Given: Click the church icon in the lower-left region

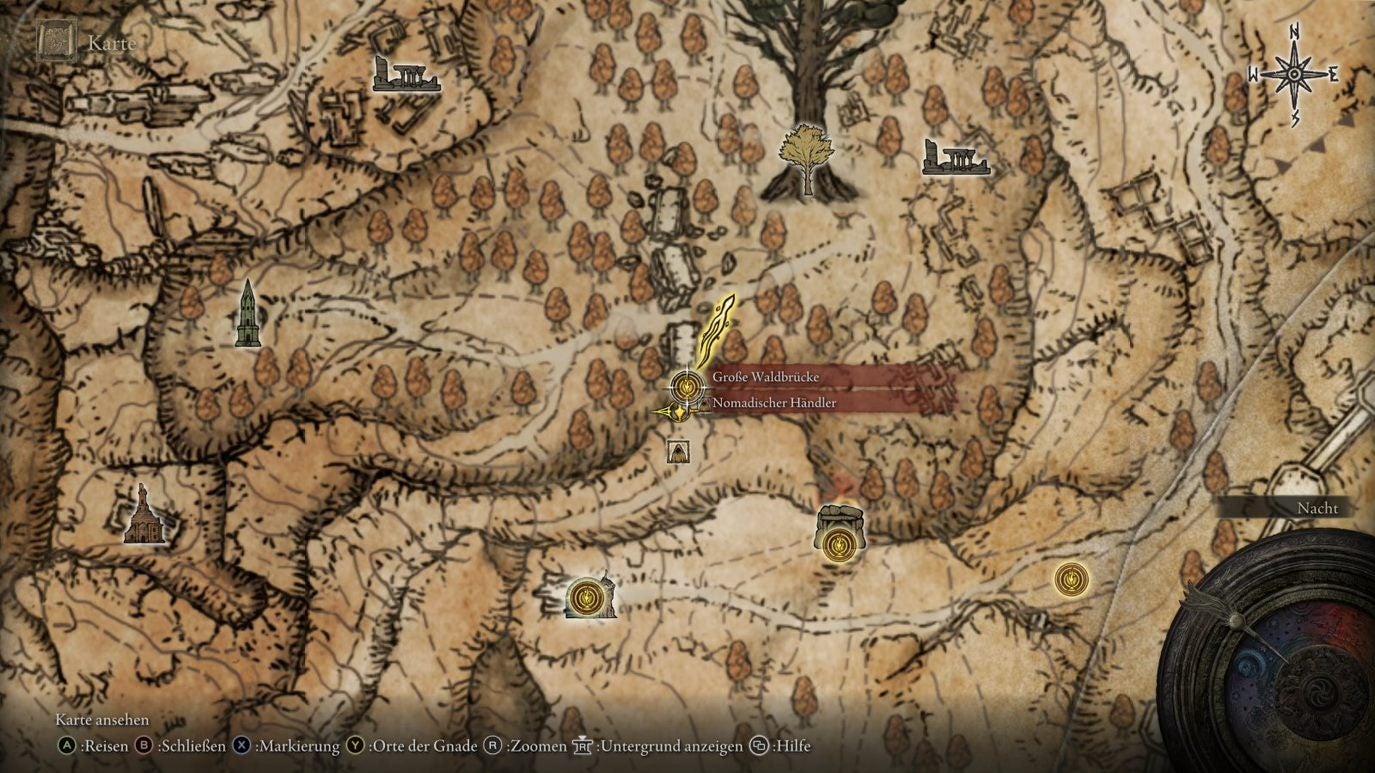Looking at the screenshot, I should [143, 517].
